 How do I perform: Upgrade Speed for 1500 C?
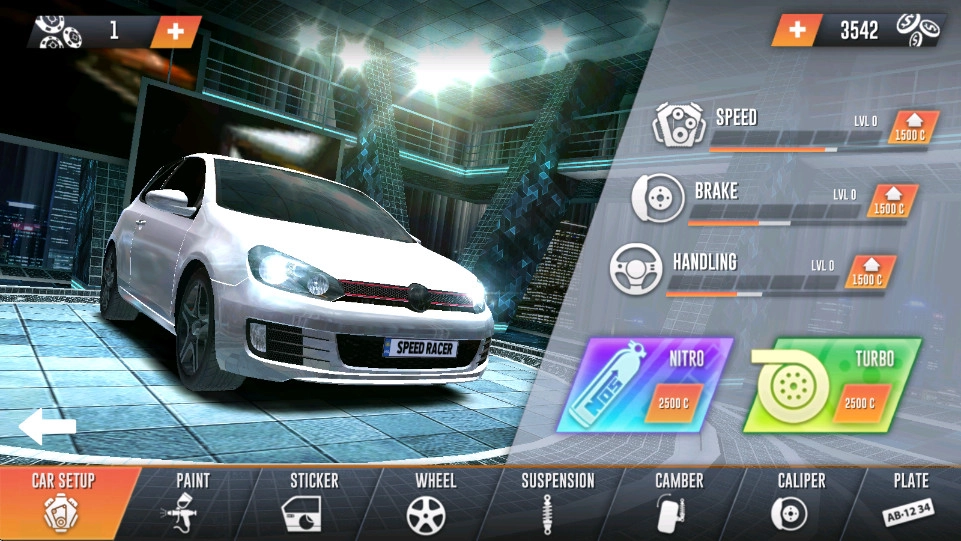(909, 130)
